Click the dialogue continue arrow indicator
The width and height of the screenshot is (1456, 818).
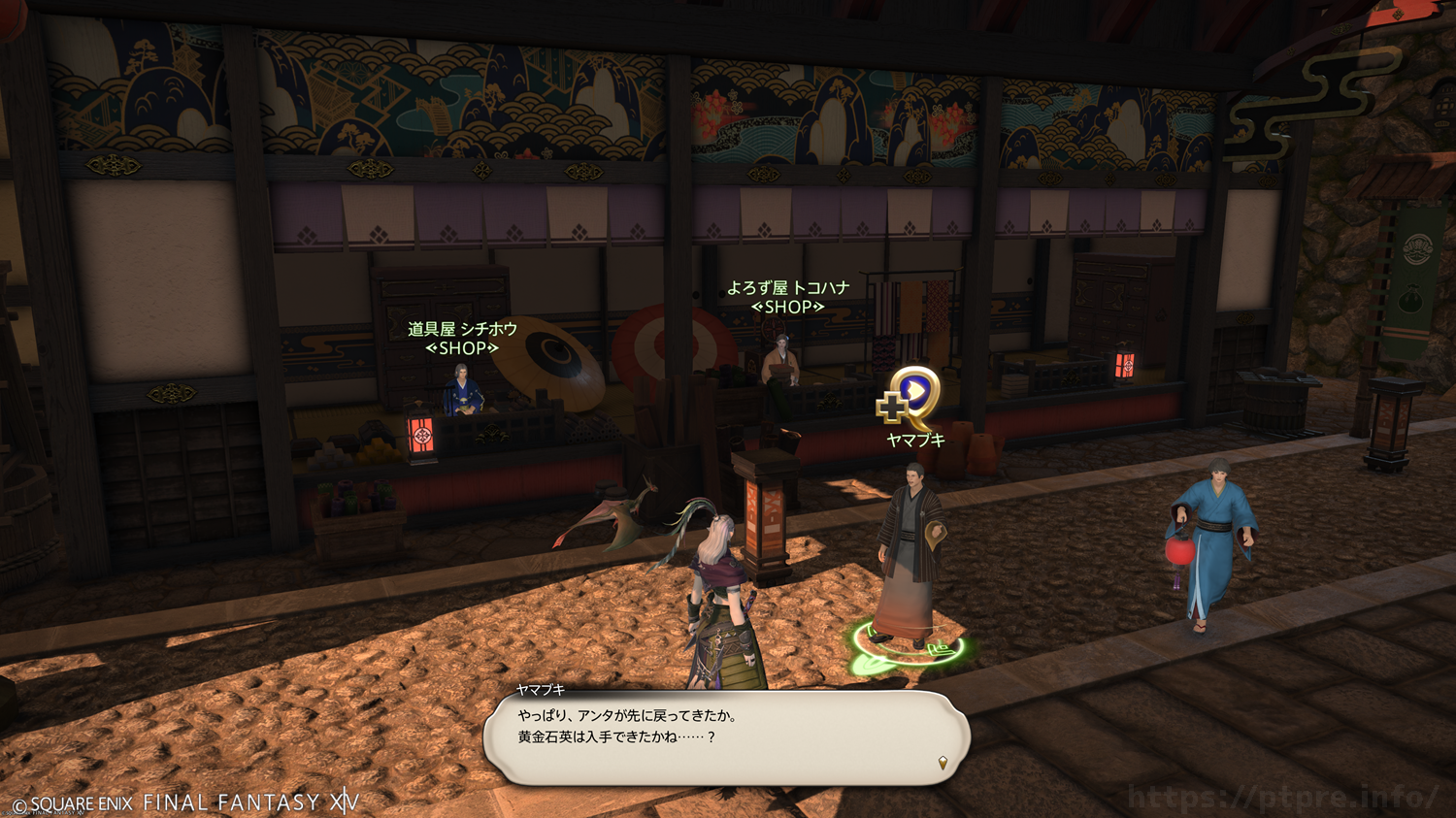[x=942, y=763]
